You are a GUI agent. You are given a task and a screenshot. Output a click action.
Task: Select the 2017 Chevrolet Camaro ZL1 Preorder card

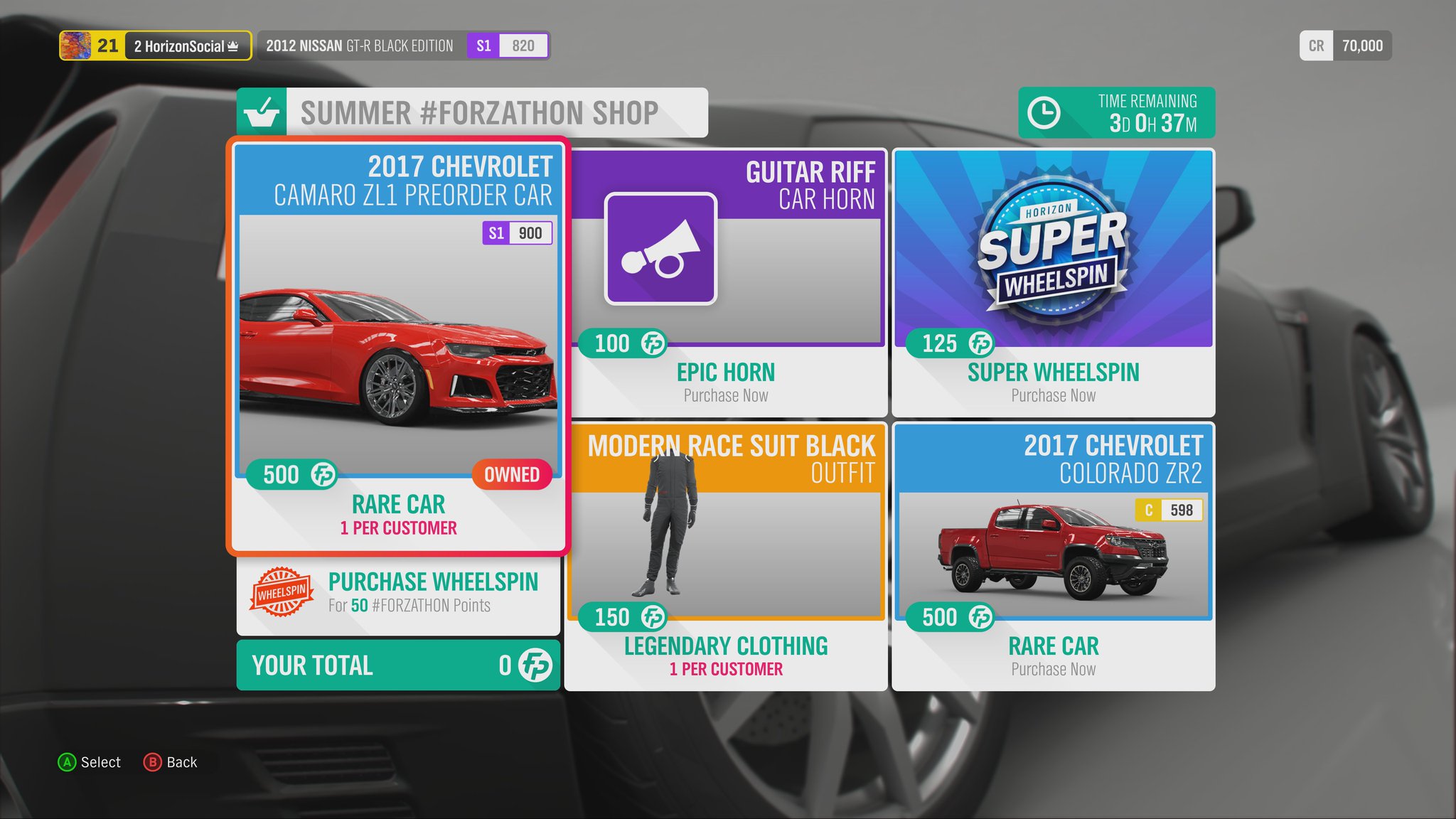click(x=397, y=341)
